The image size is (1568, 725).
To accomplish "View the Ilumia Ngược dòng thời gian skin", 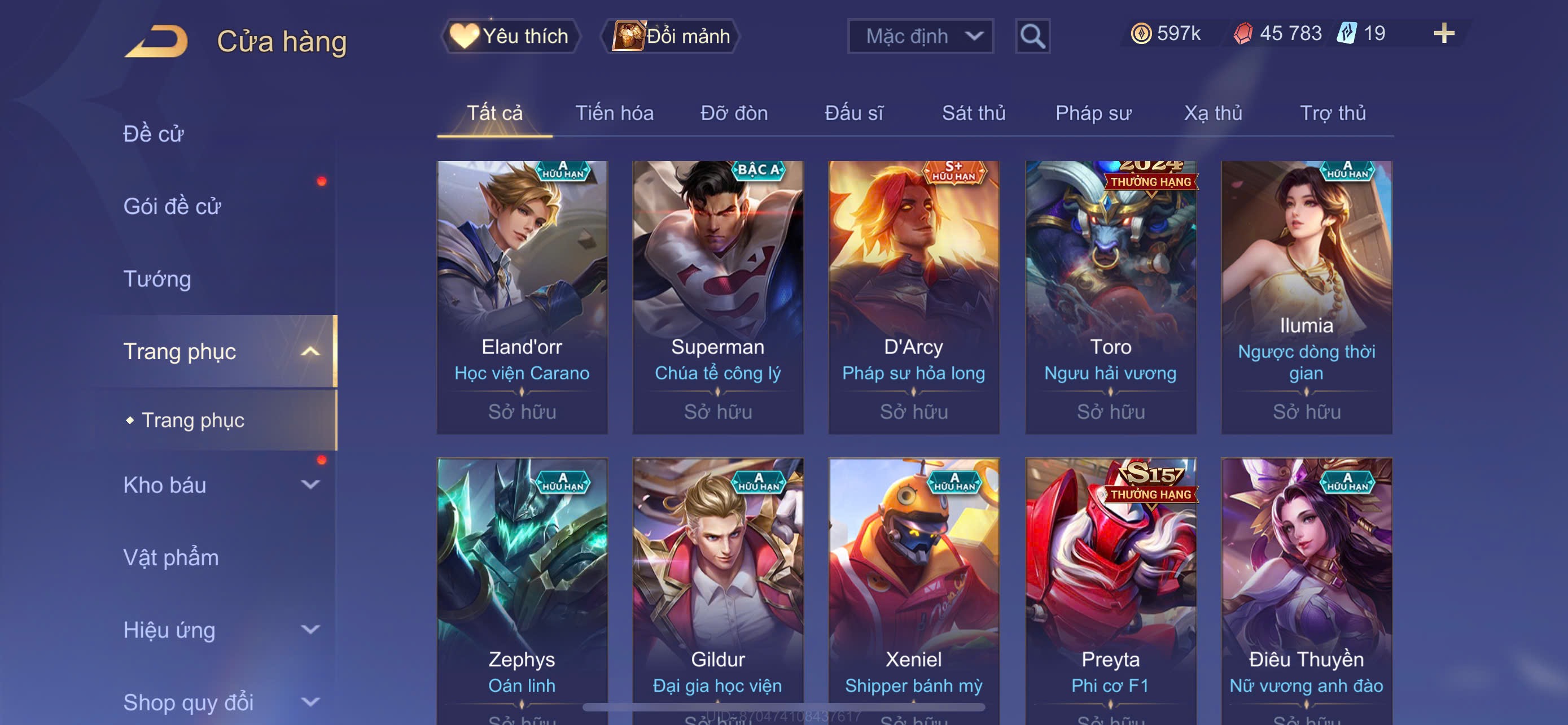I will pyautogui.click(x=1306, y=296).
